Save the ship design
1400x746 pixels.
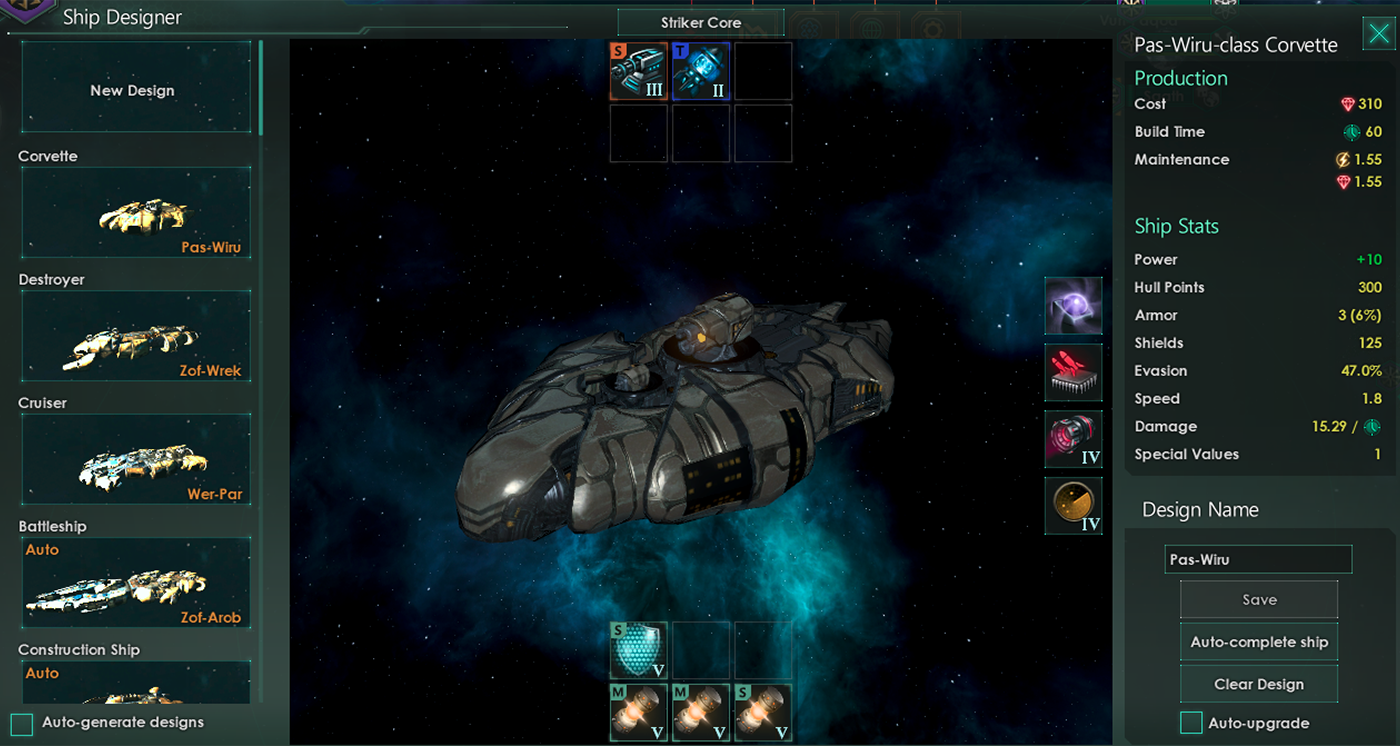(x=1258, y=600)
